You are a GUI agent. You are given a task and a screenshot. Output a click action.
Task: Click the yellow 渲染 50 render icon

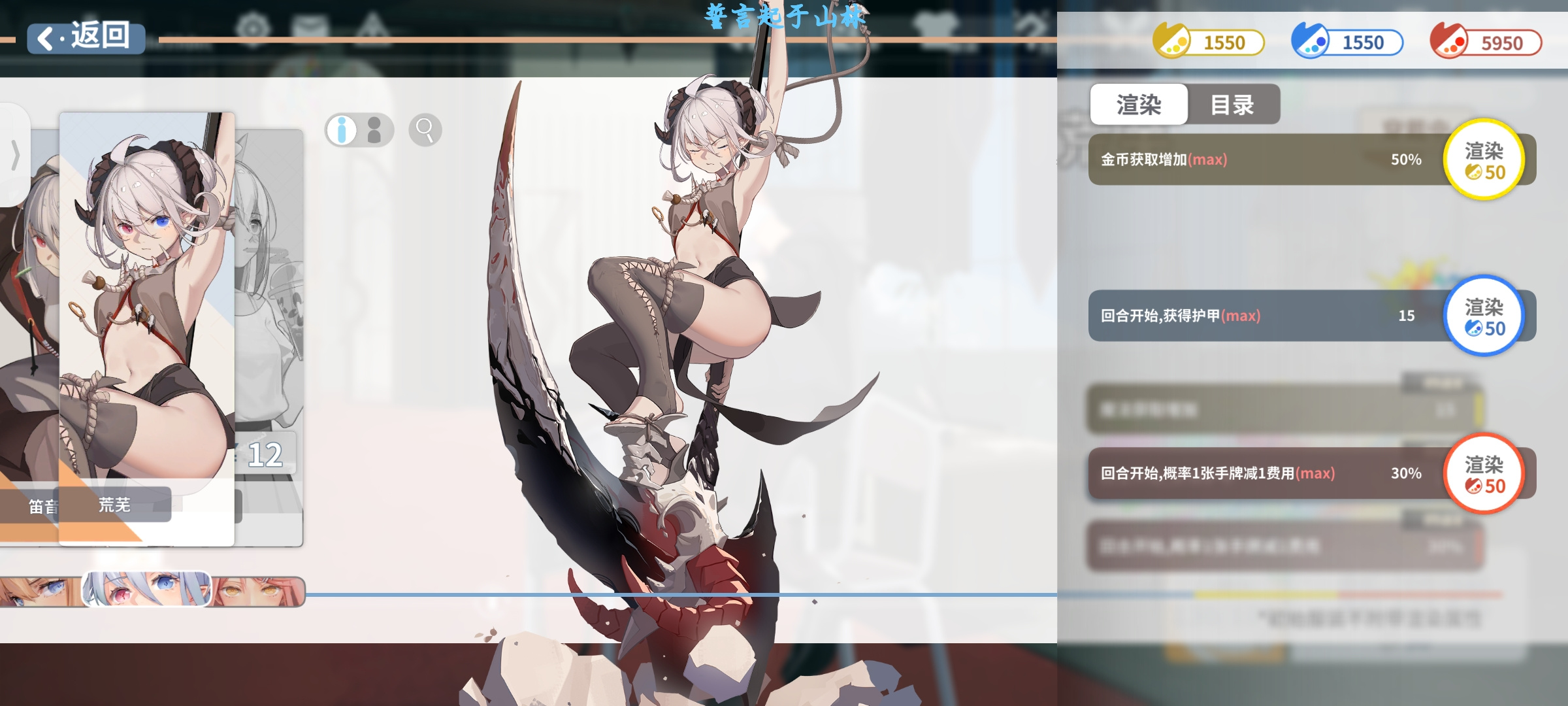pyautogui.click(x=1485, y=159)
